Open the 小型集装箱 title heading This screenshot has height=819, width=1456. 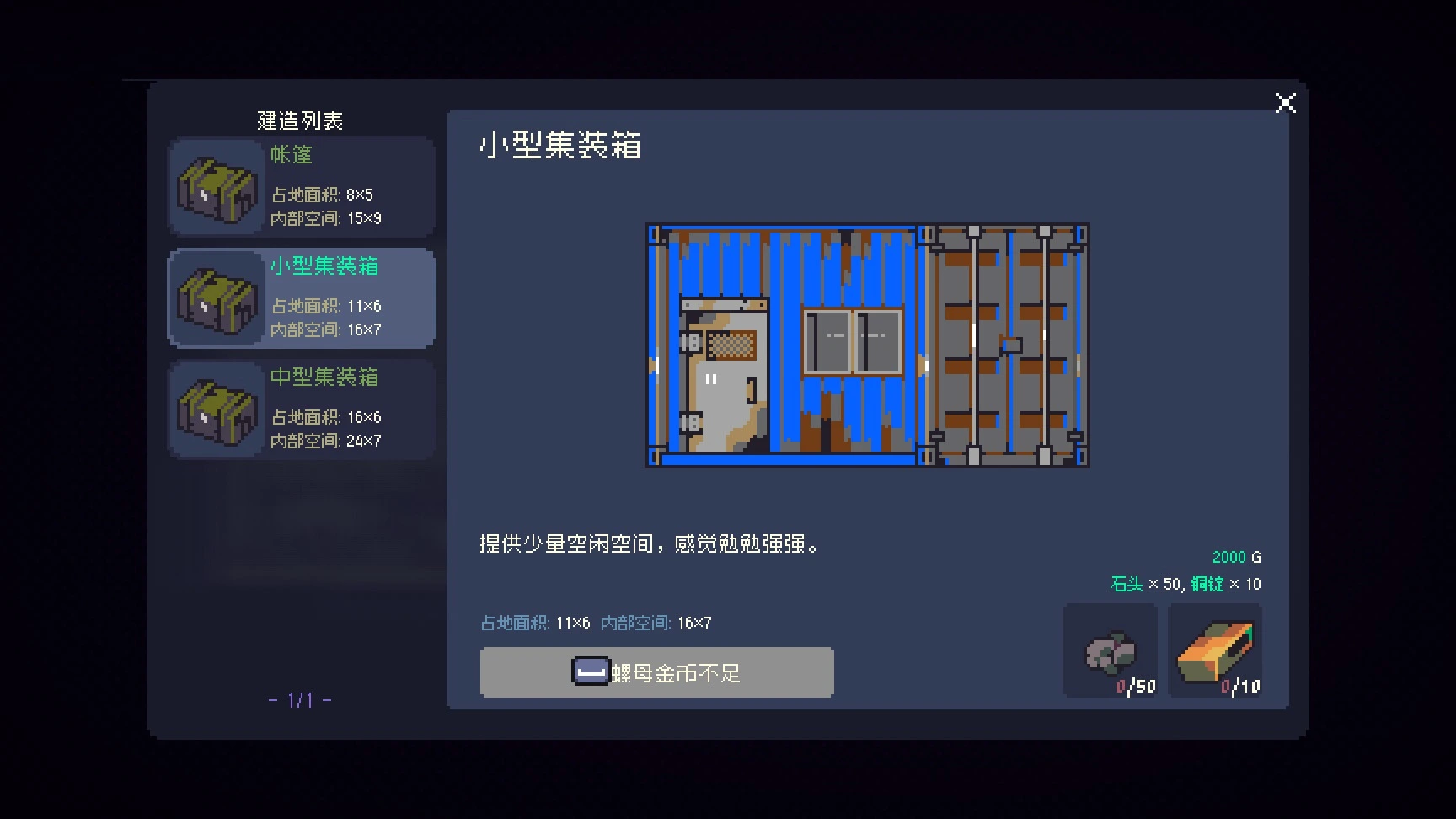[559, 146]
